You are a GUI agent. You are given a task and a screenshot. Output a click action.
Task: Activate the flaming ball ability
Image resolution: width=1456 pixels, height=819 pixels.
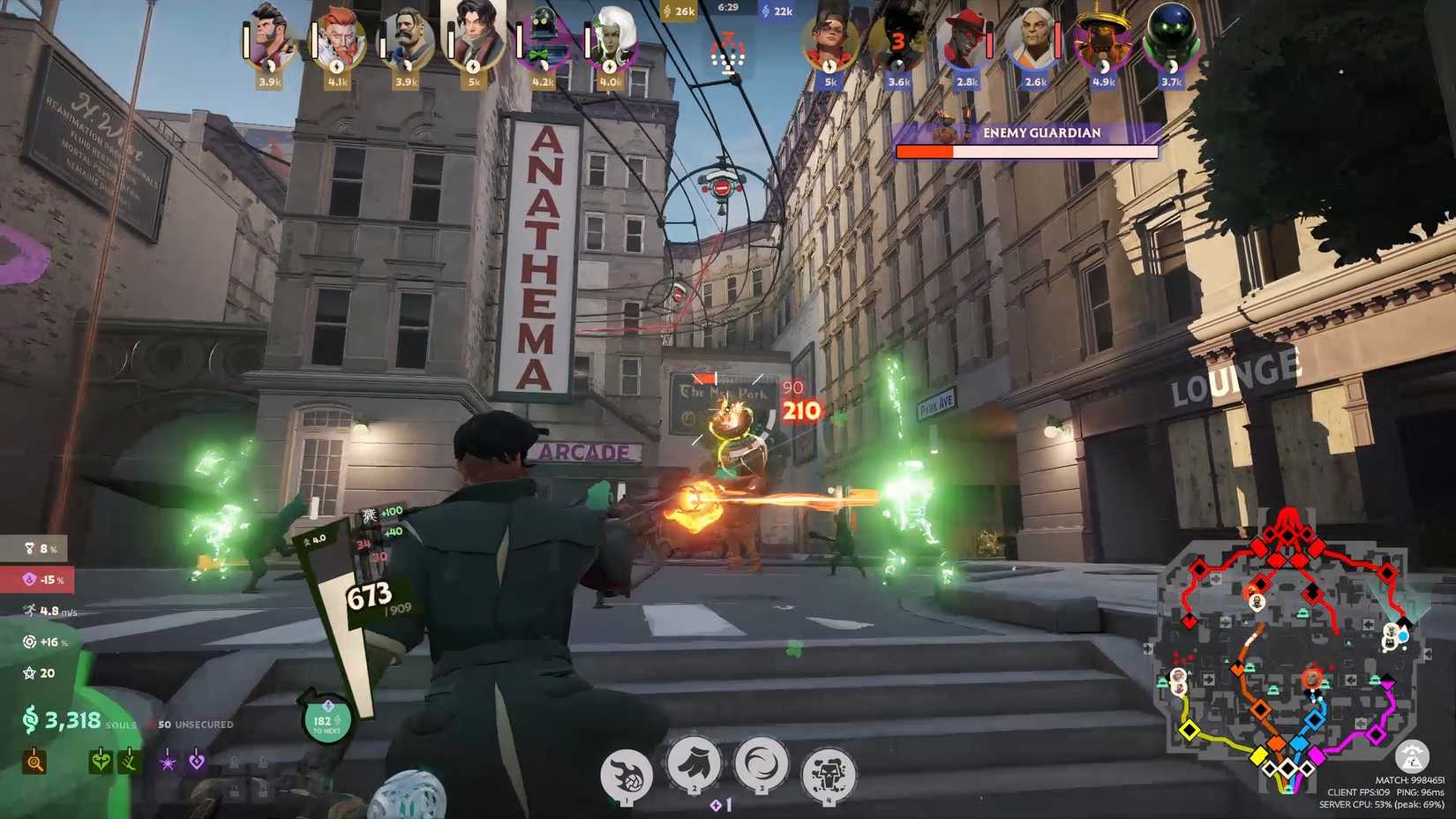point(627,774)
